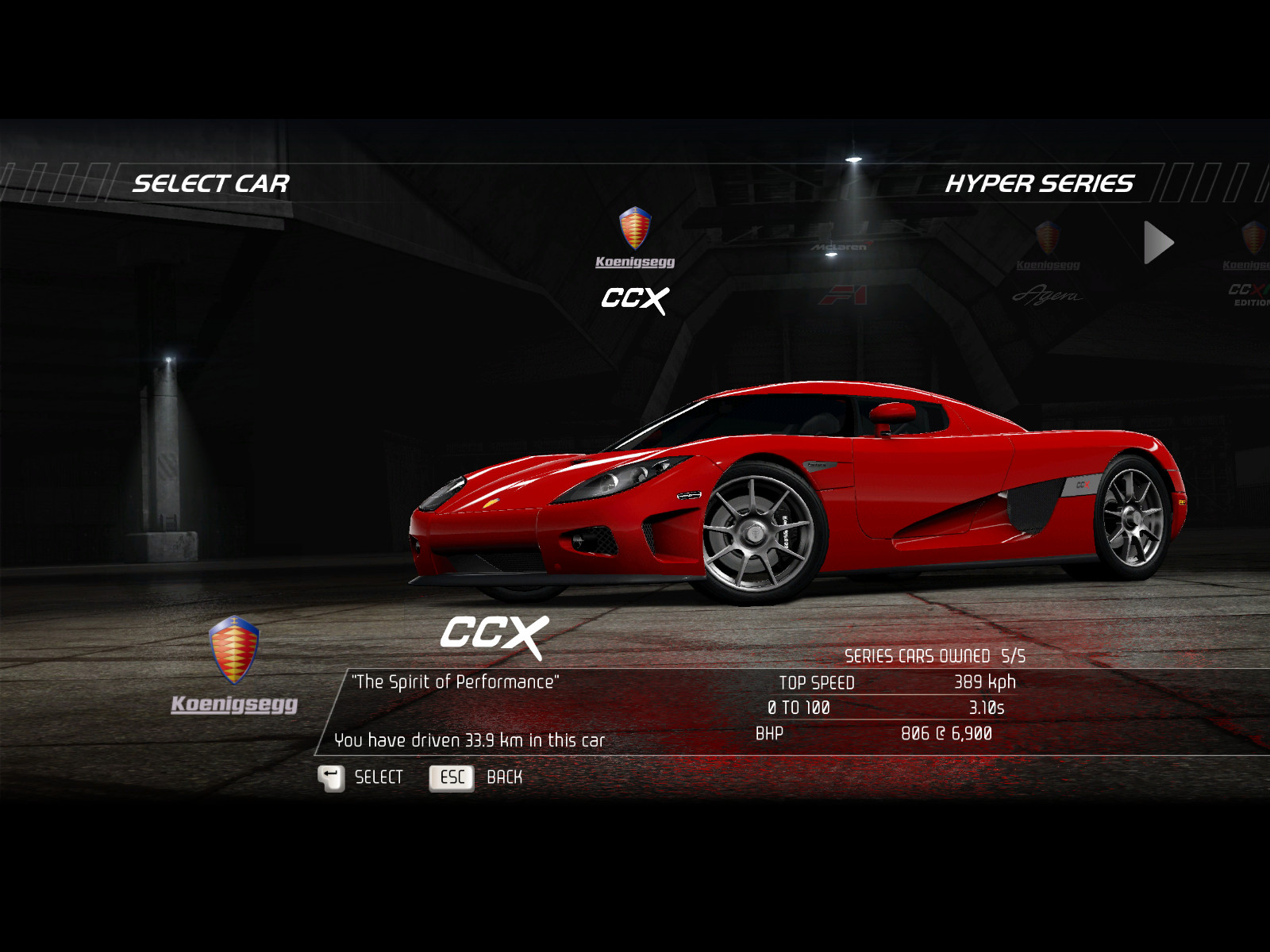Go back with the Back button
The image size is (1270, 952).
click(475, 777)
